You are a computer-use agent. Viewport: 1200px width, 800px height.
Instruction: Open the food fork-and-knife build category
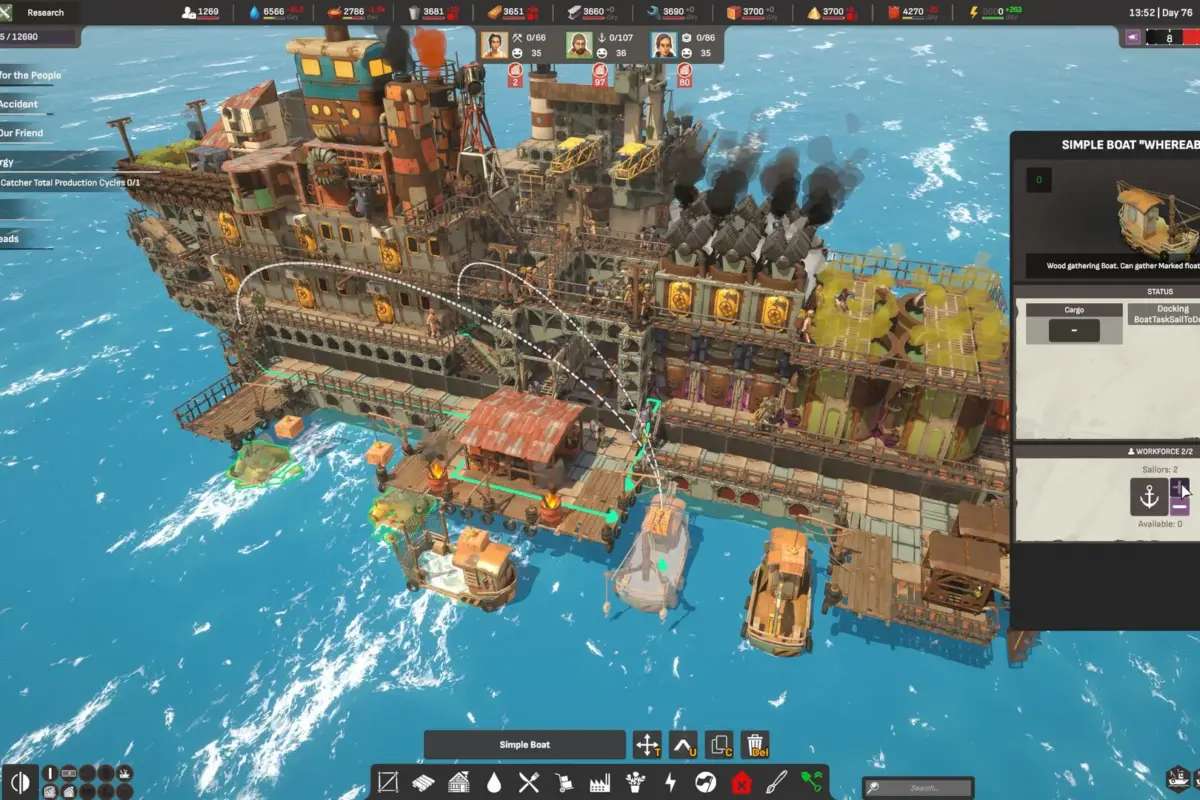click(529, 782)
